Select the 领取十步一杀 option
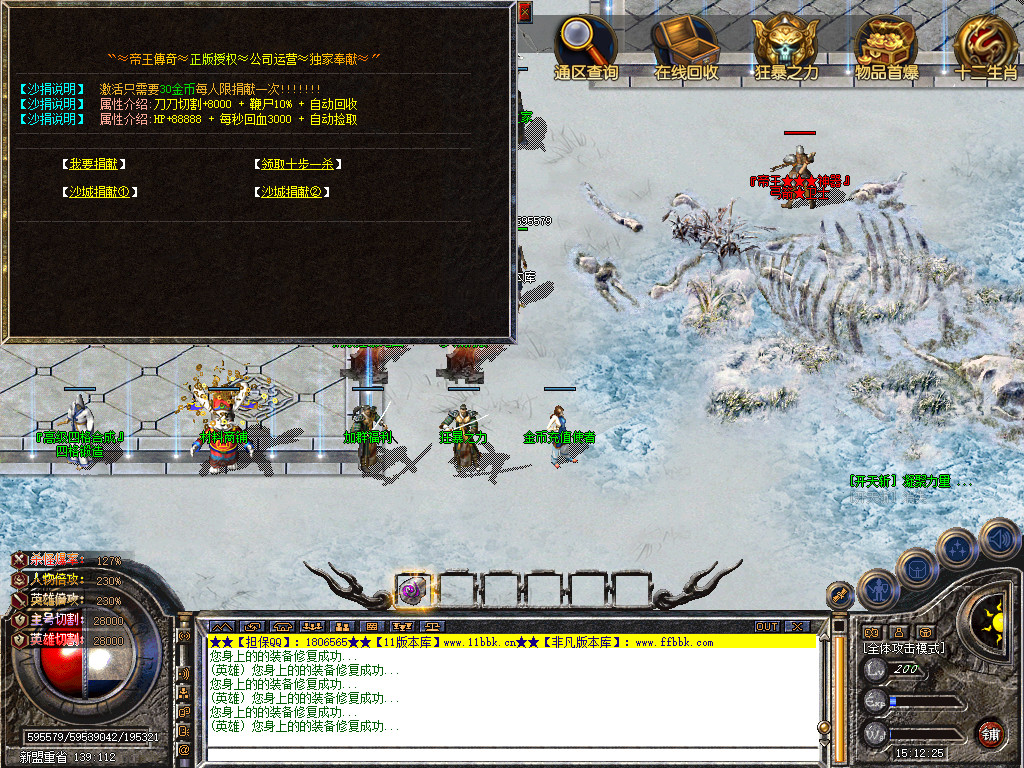This screenshot has height=768, width=1024. [297, 164]
